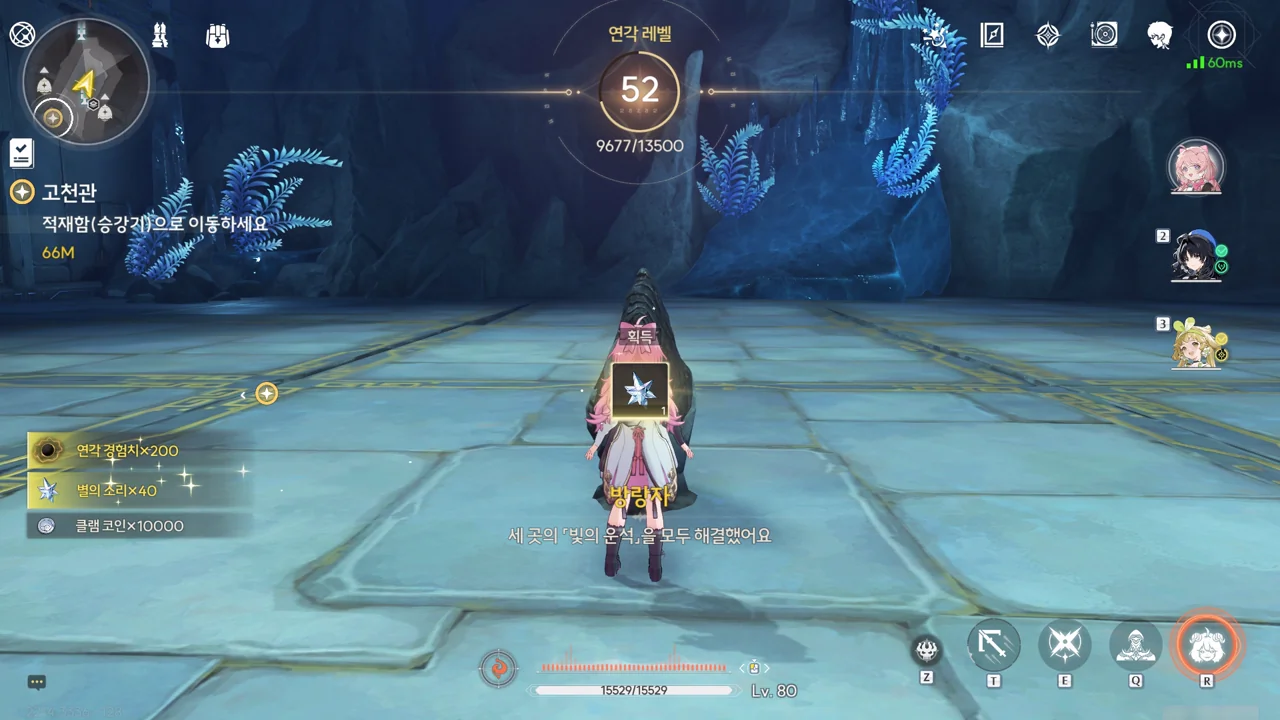Switch to the black-haired character in slot 2

[x=1196, y=257]
